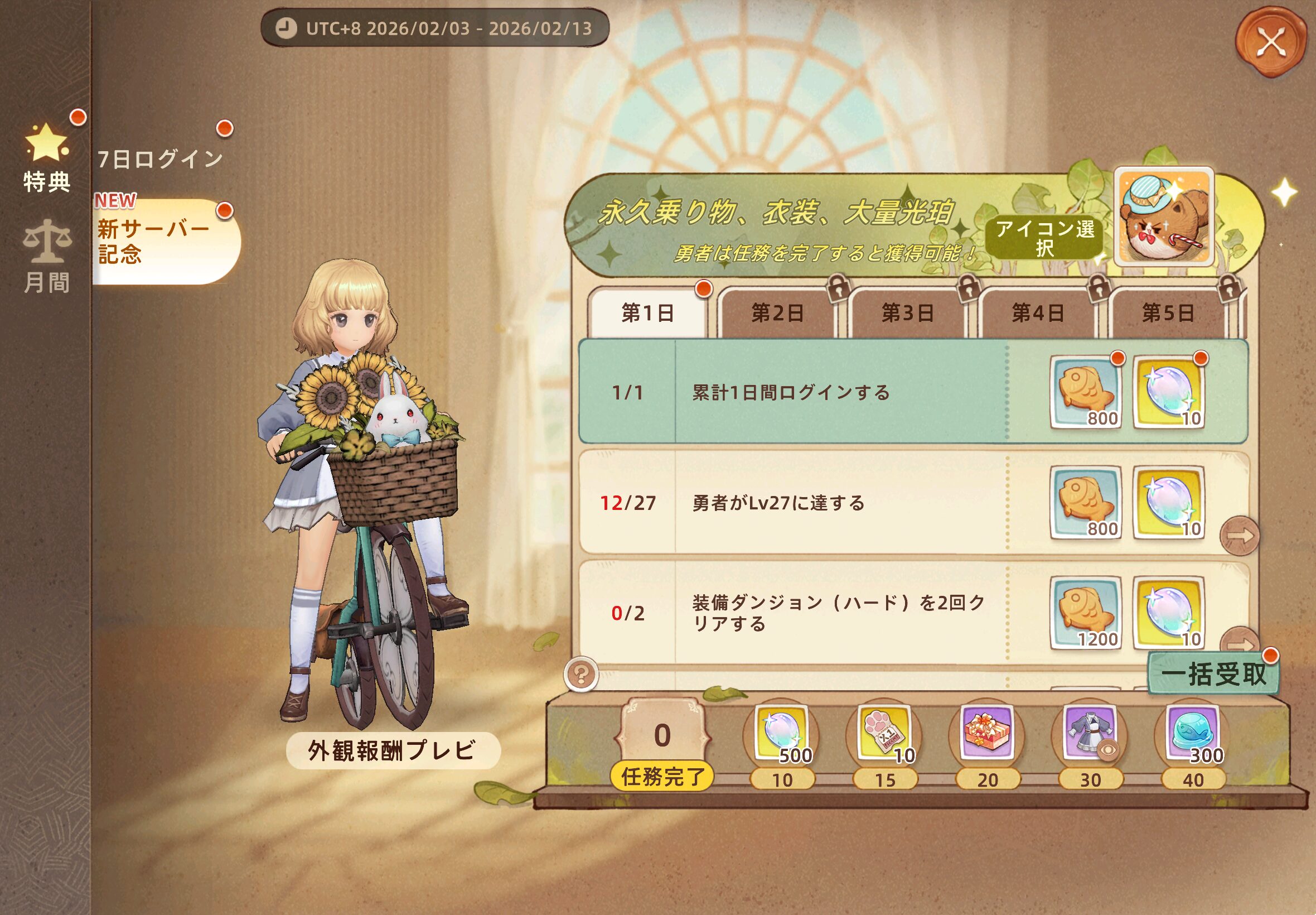The image size is (1316, 915).
Task: Claim the 800 taiyaki login reward
Action: pos(1085,393)
